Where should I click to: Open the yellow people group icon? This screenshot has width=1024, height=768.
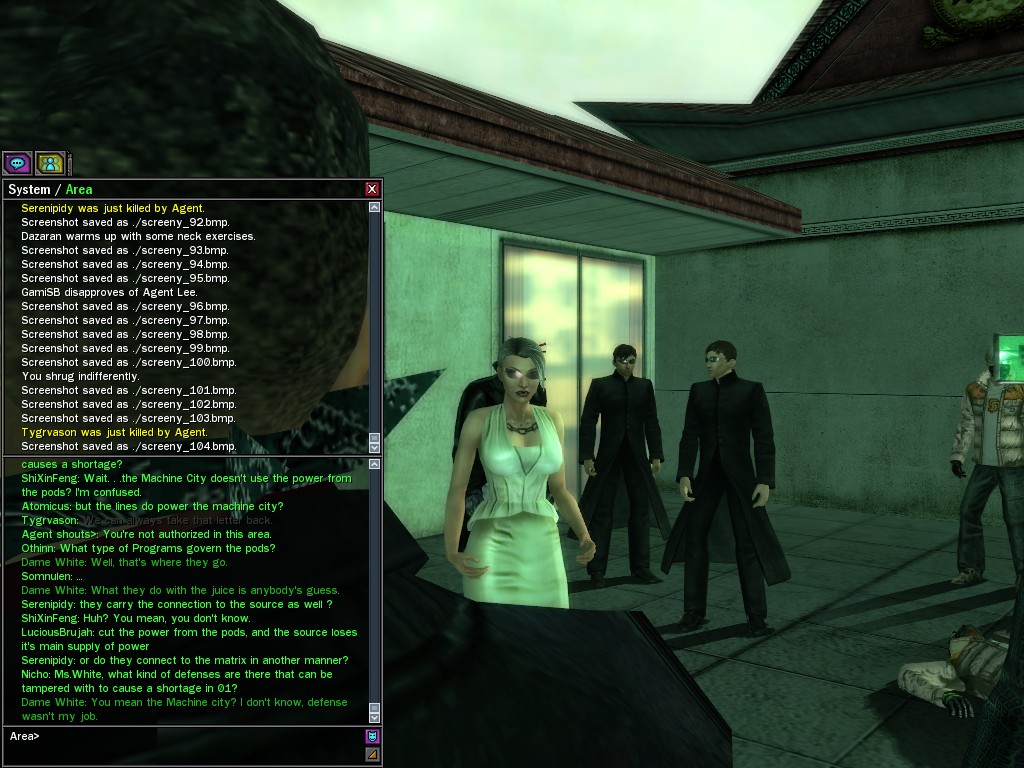tap(49, 162)
